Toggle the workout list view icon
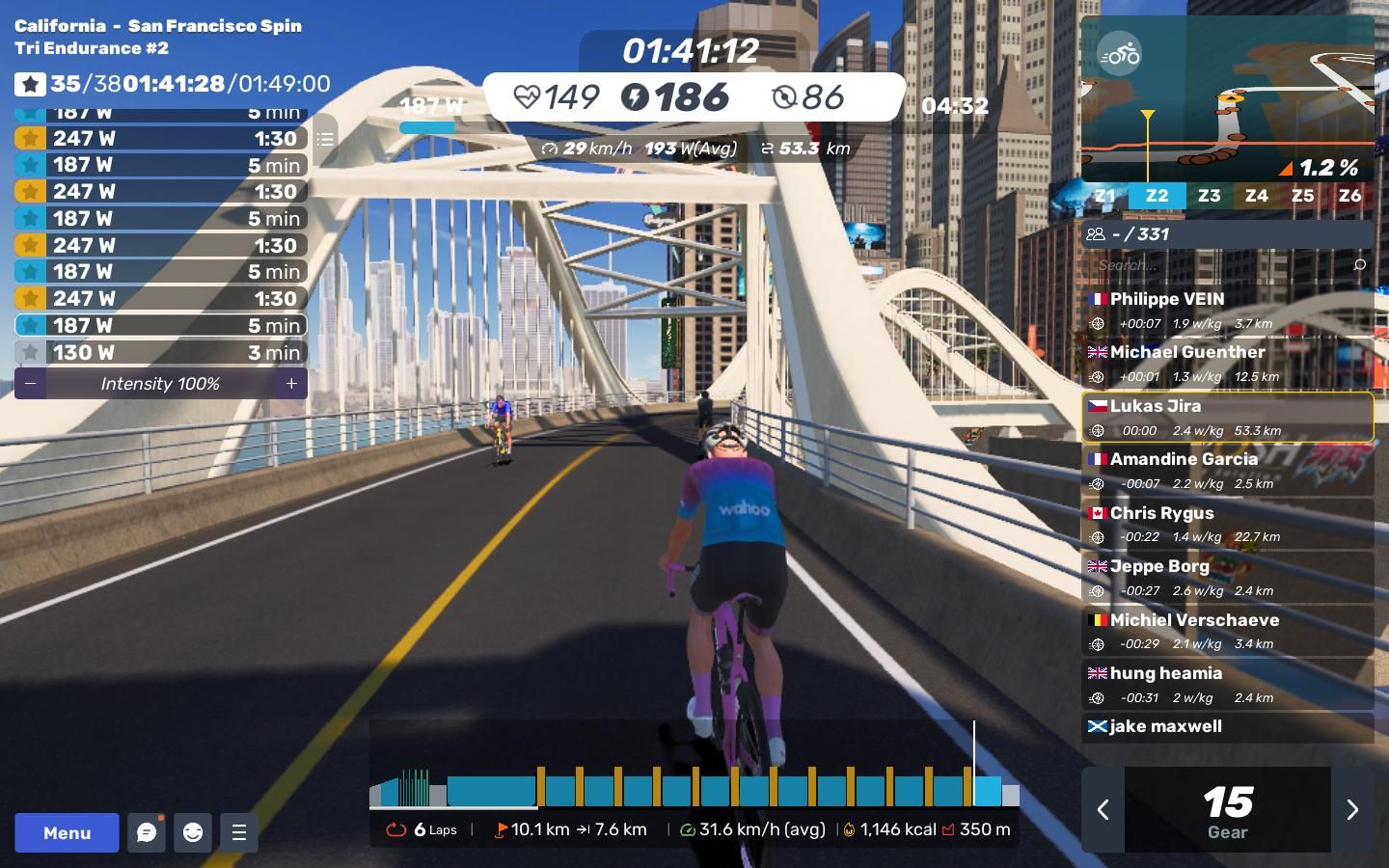 pyautogui.click(x=325, y=140)
